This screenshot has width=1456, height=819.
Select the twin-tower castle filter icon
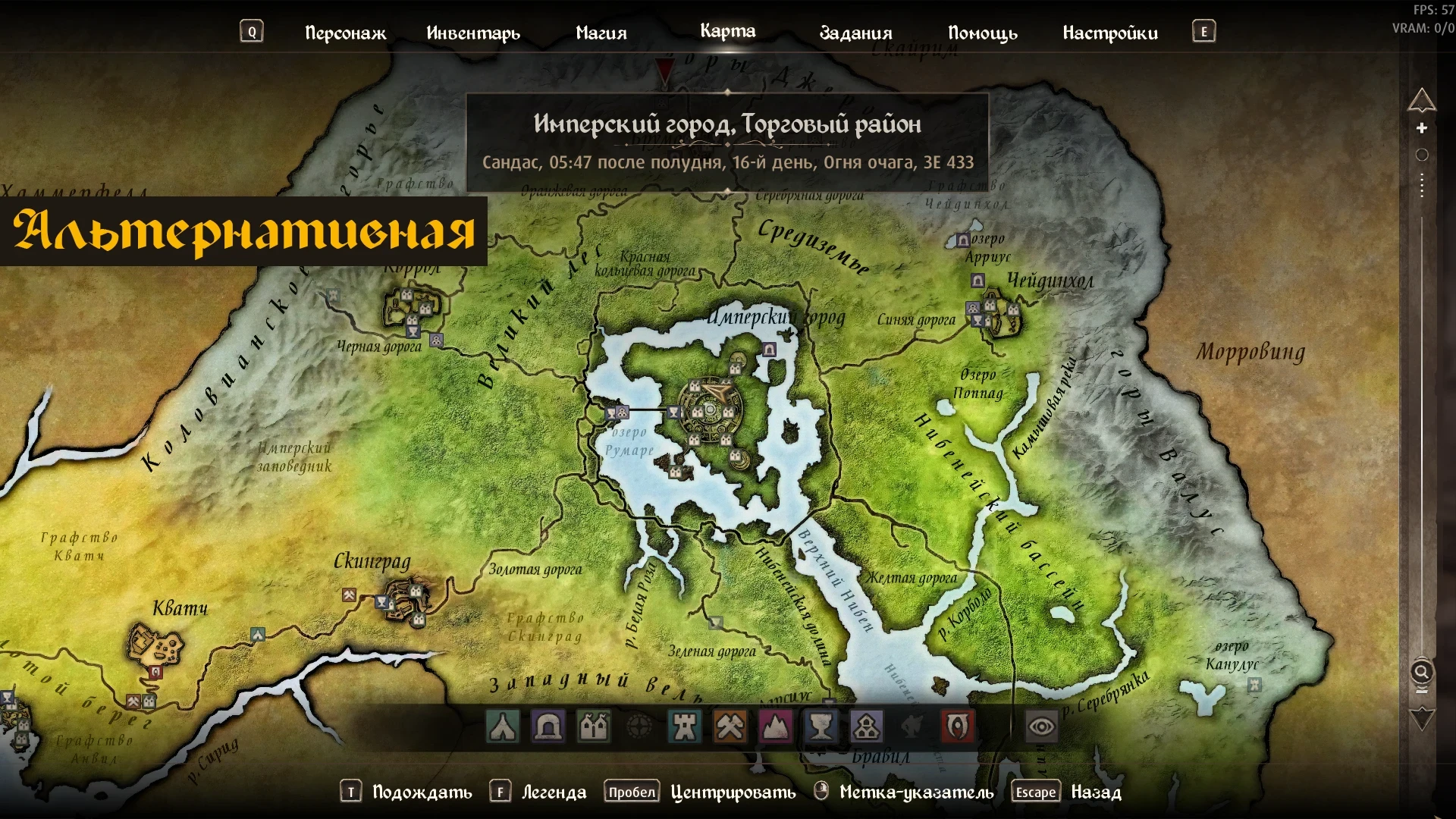coord(595,727)
